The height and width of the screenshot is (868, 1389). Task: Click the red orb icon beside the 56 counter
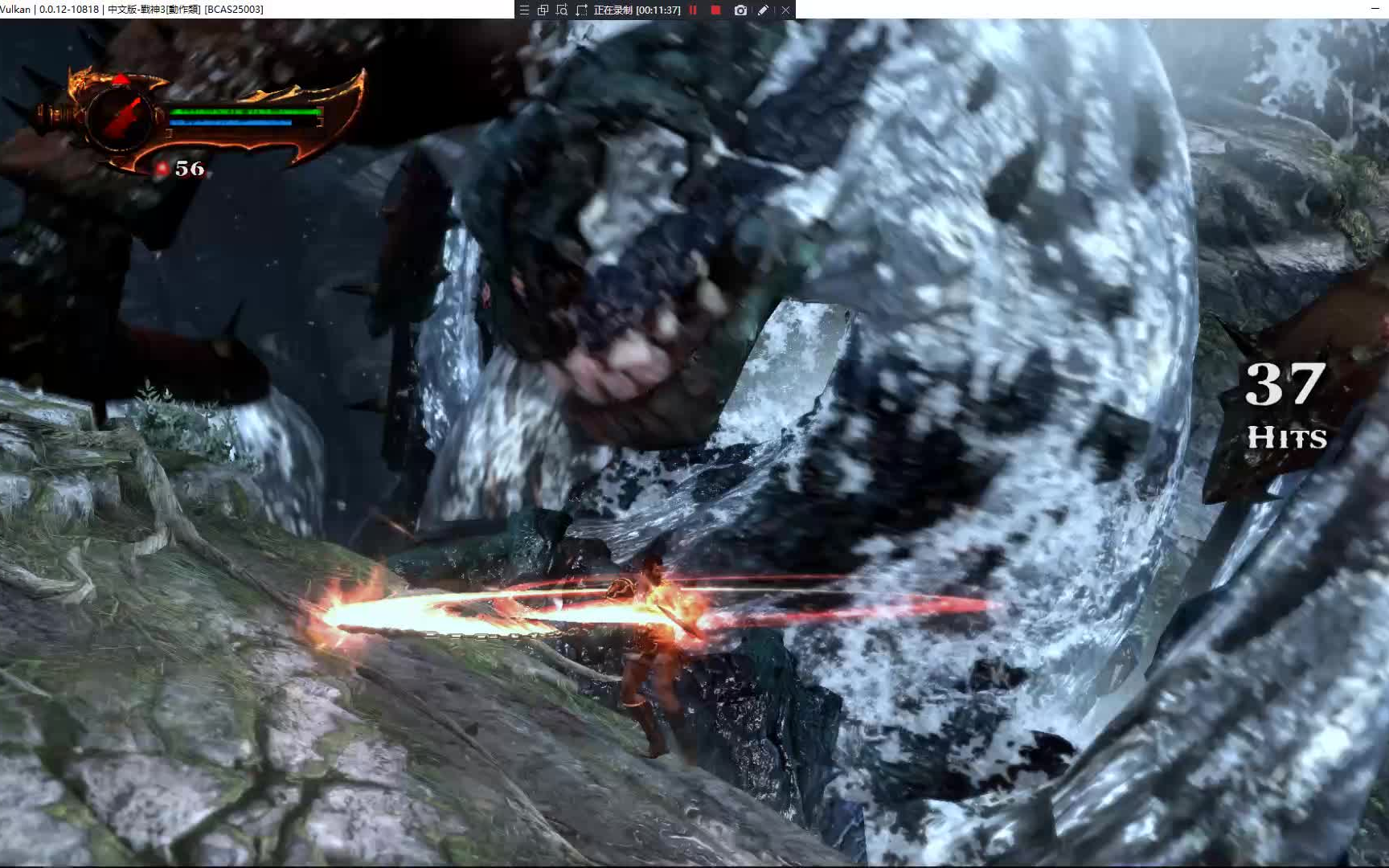[162, 169]
